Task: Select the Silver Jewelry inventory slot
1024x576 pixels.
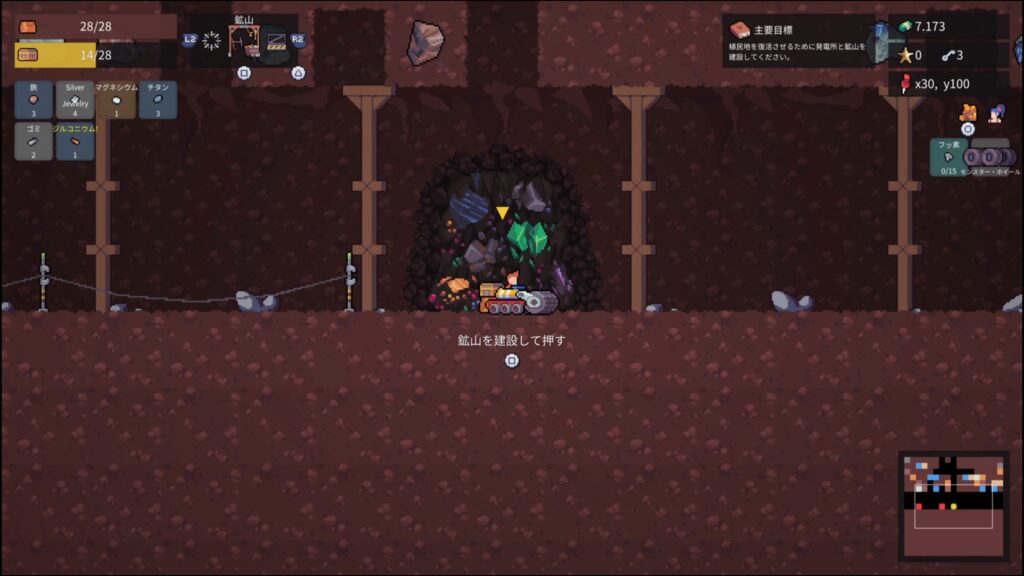Action: [75, 100]
